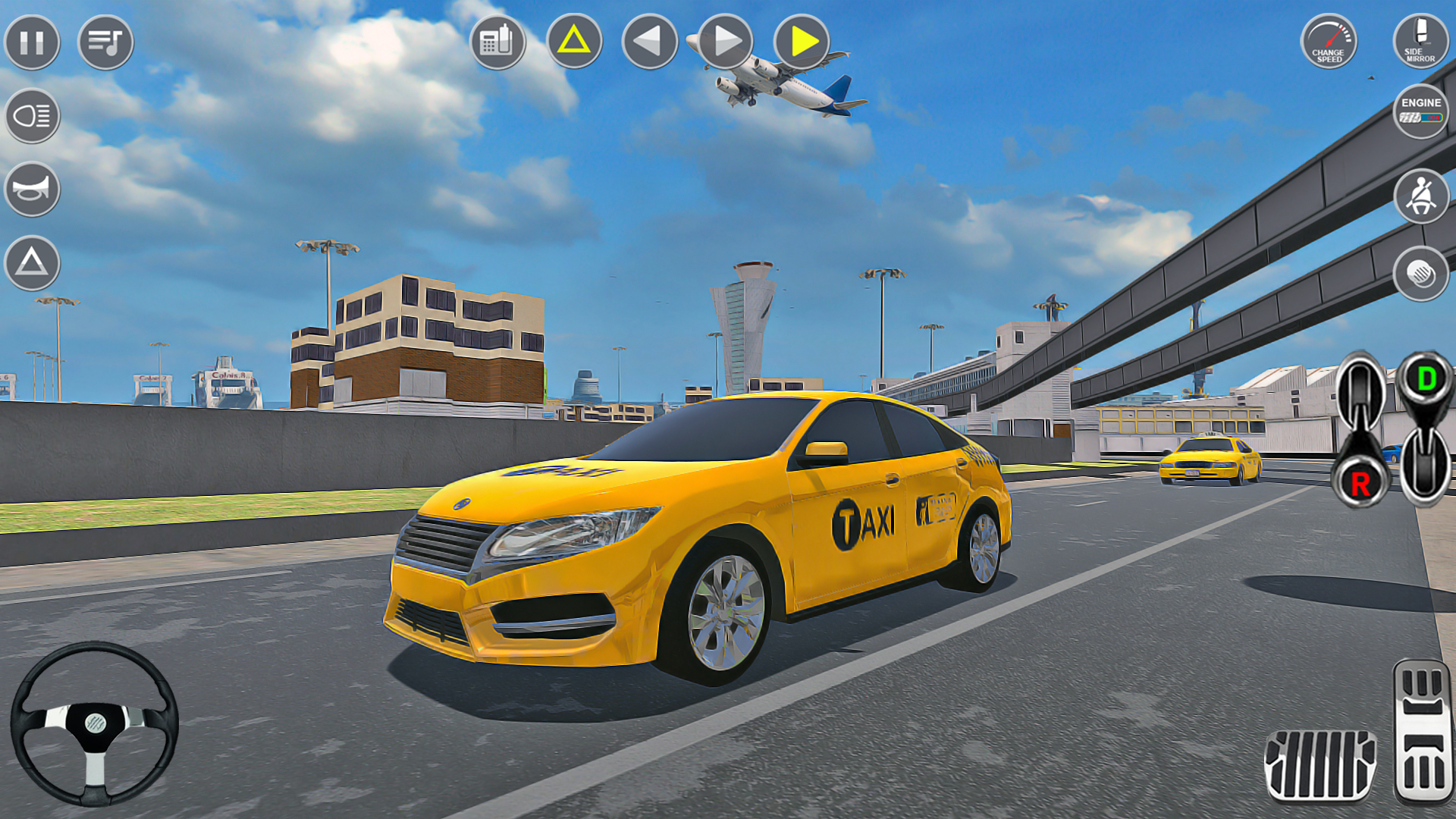Tap the yellow warning triangle indicator
Viewport: 1456px width, 819px height.
(574, 43)
